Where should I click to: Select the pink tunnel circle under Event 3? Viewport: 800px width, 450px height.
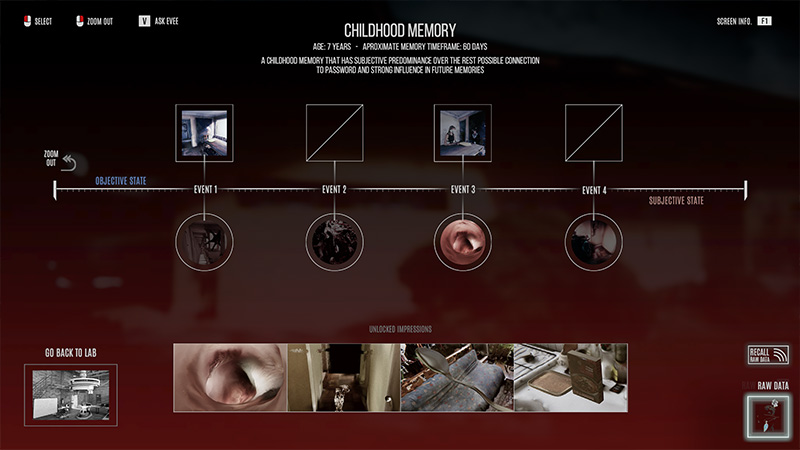(x=462, y=241)
